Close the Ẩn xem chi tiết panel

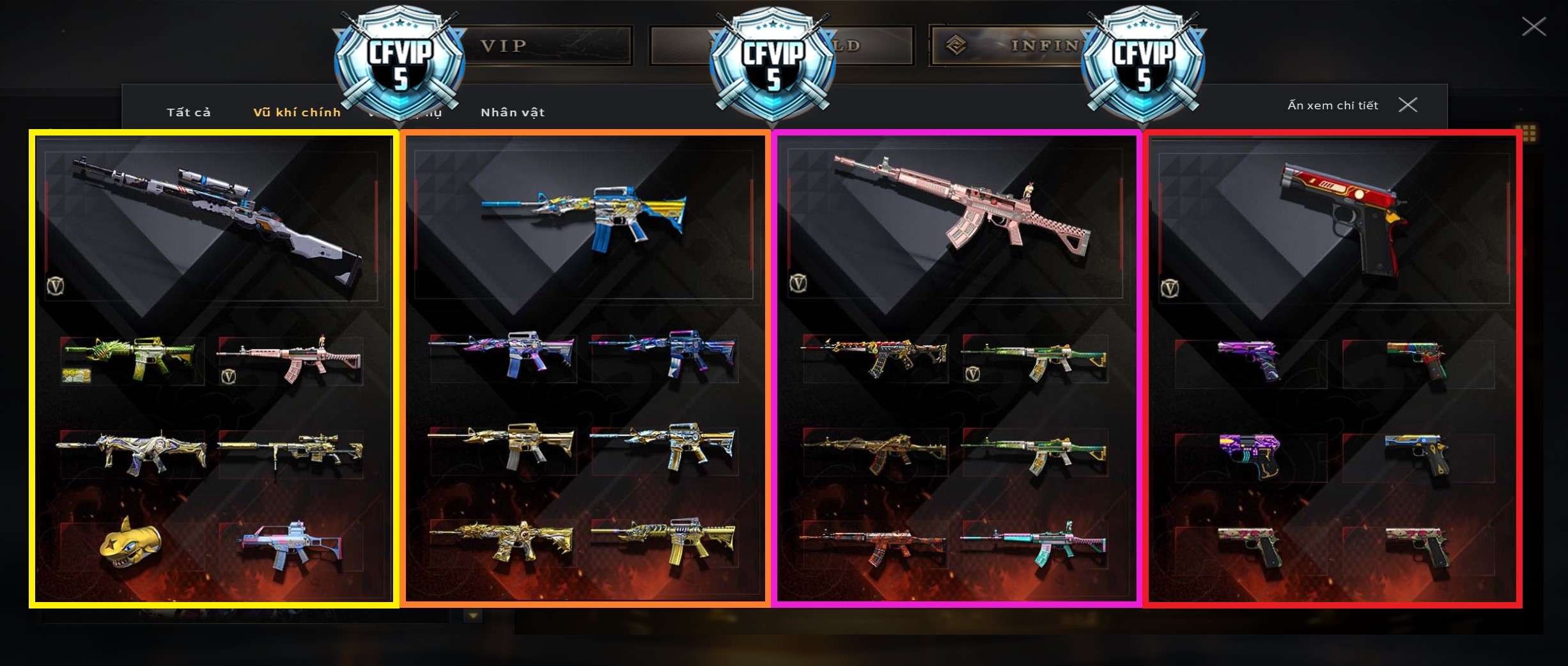pyautogui.click(x=1408, y=105)
